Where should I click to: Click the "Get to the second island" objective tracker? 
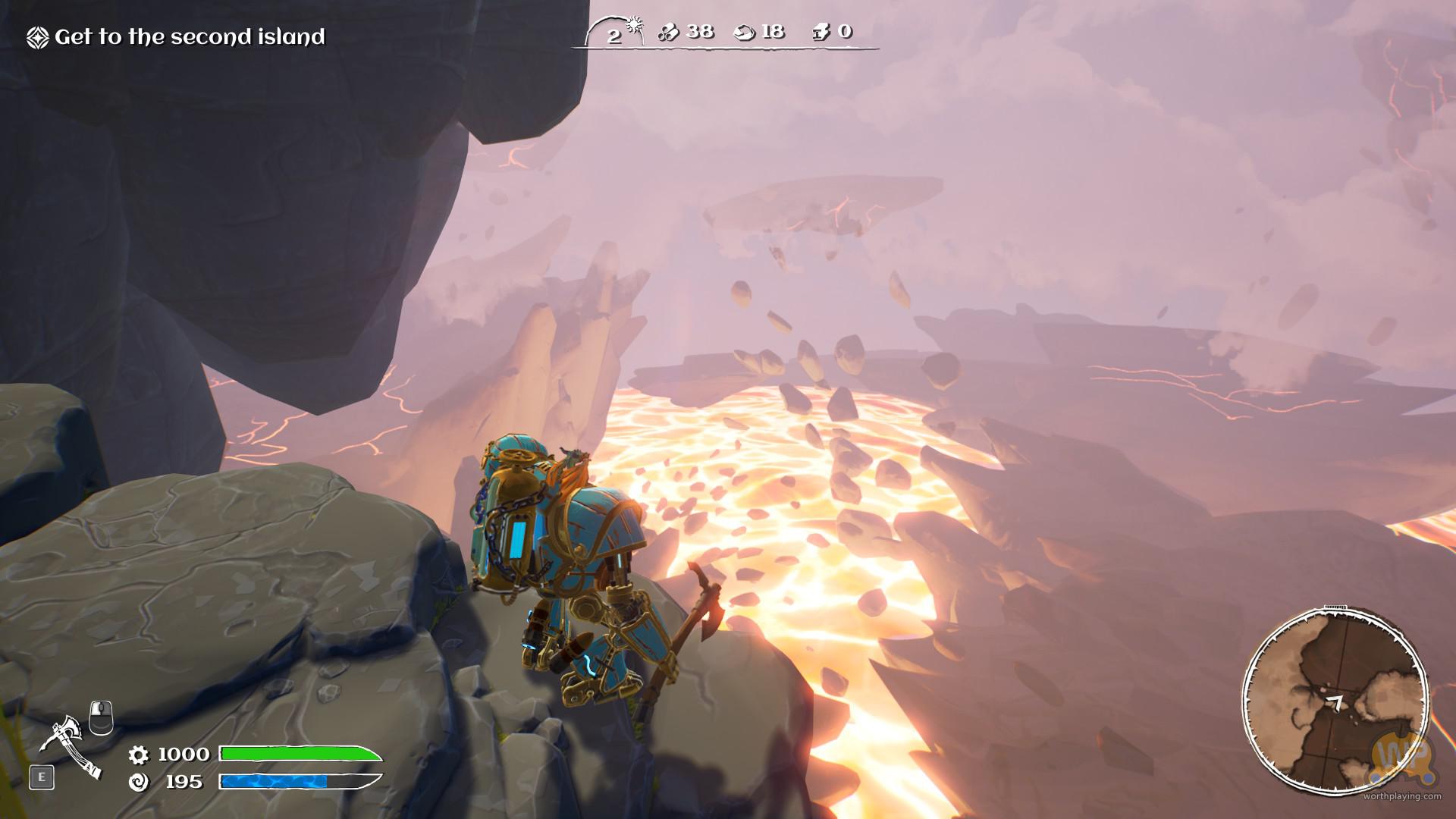tap(177, 37)
